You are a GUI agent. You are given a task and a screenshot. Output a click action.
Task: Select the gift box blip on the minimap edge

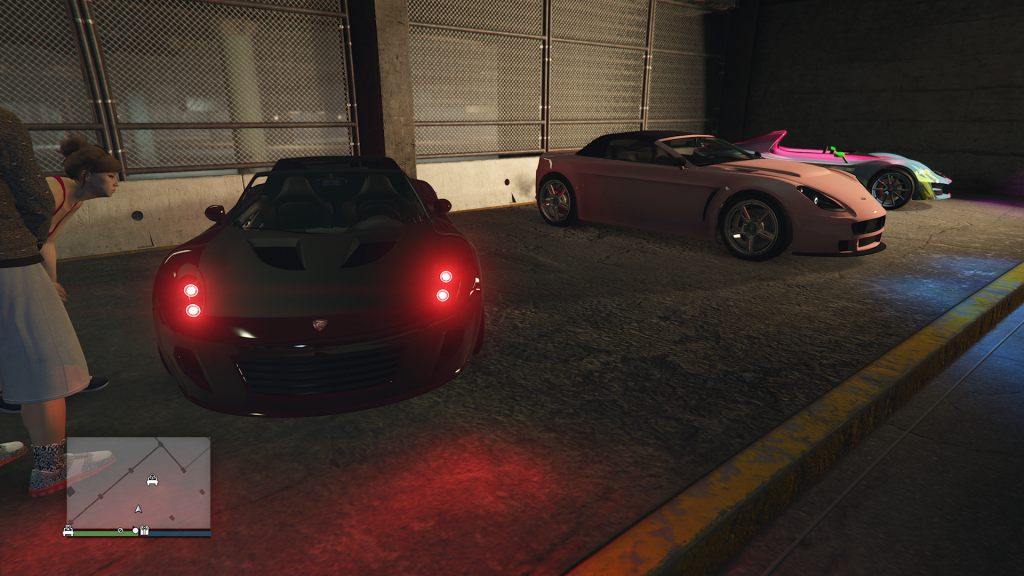point(144,531)
